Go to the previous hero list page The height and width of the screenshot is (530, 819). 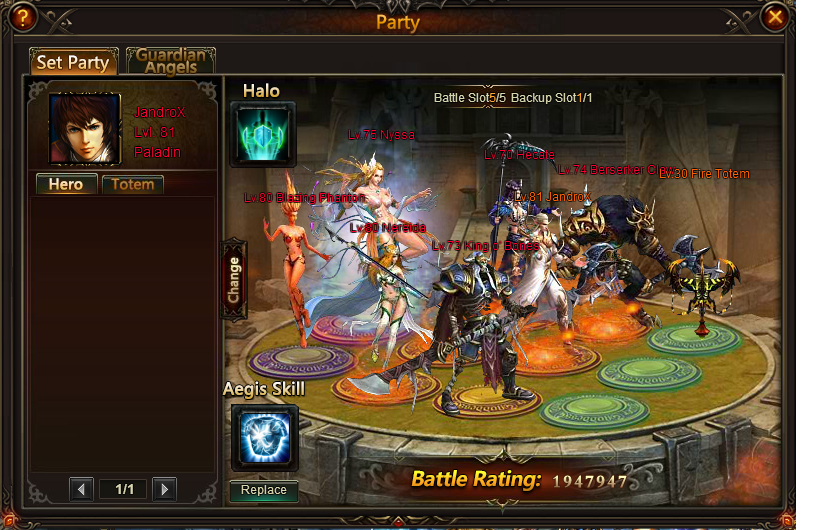(x=82, y=489)
